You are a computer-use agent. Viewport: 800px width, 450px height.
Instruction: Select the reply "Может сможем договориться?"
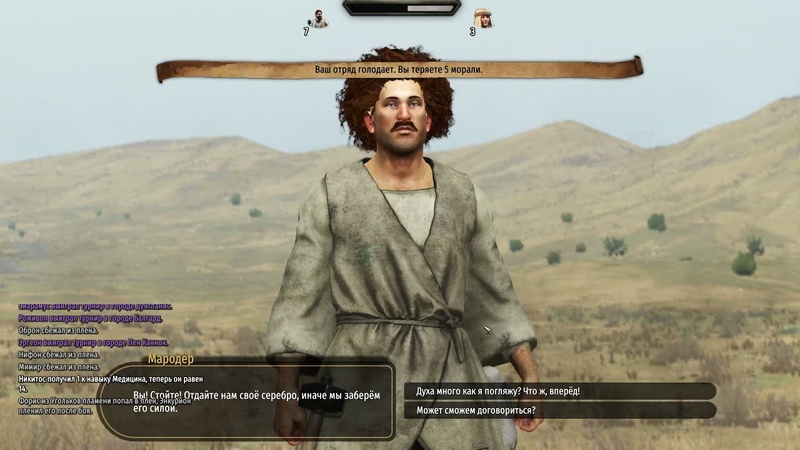[x=558, y=410]
